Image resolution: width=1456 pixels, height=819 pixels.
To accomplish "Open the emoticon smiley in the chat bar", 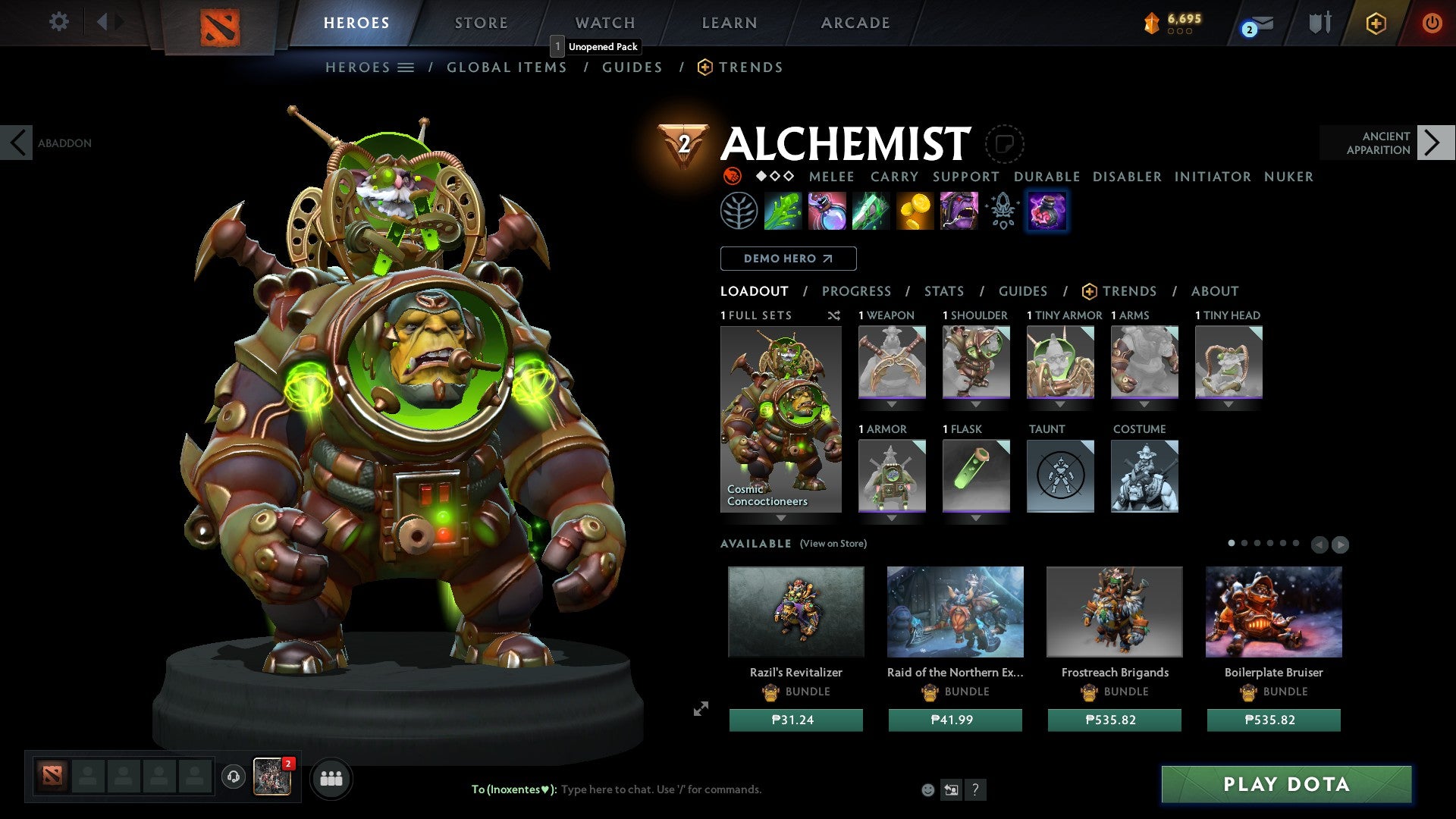I will 927,789.
